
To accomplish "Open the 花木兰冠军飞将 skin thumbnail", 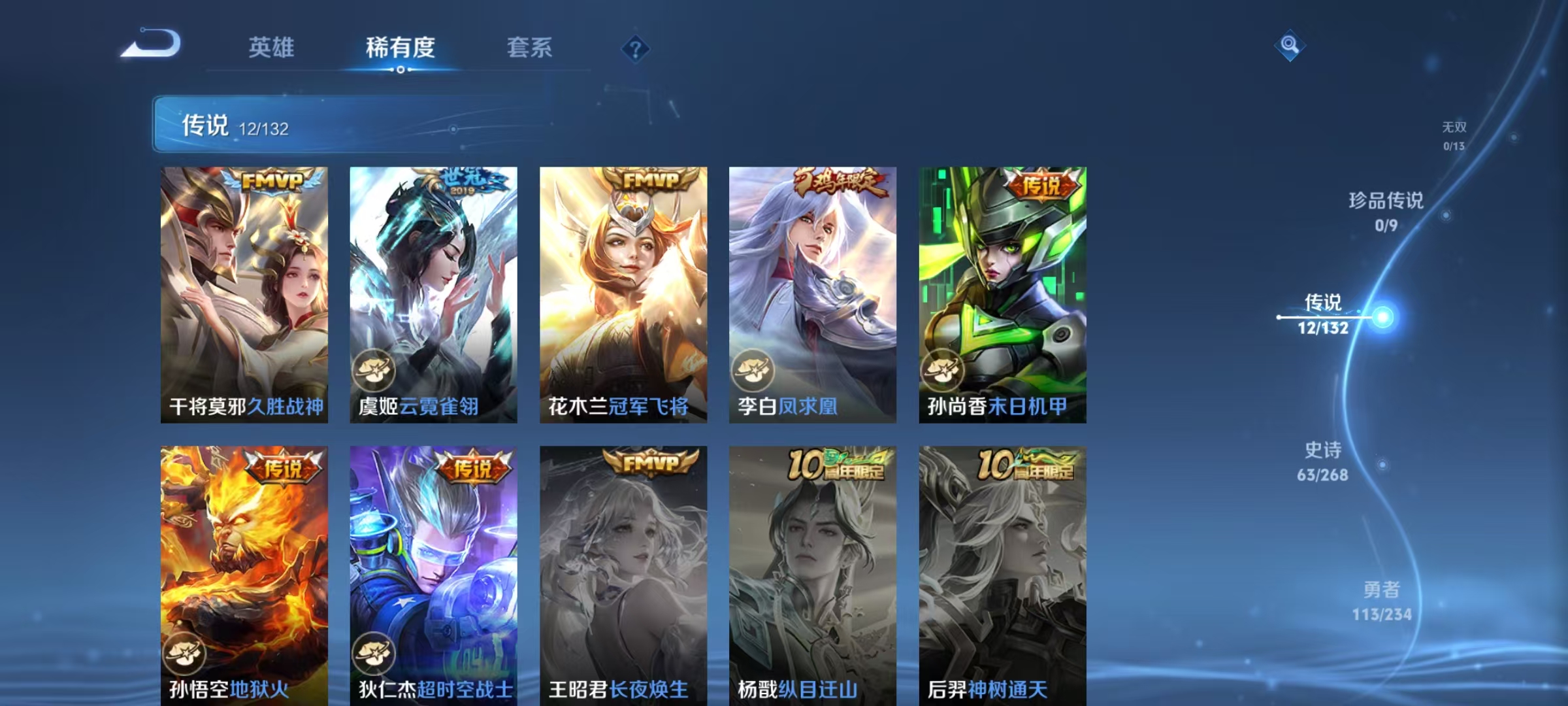I will 619,294.
